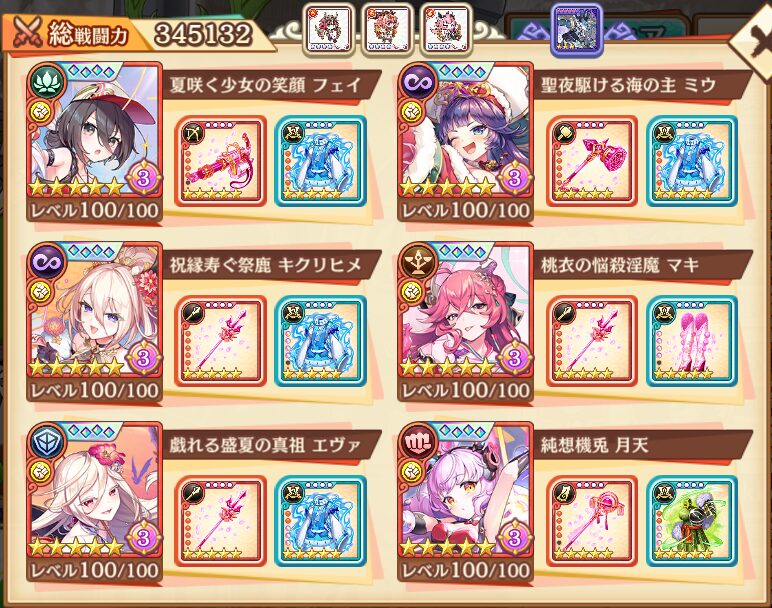Open フェイ's blue armor slot
Viewport: 772px width, 608px height.
tap(320, 160)
